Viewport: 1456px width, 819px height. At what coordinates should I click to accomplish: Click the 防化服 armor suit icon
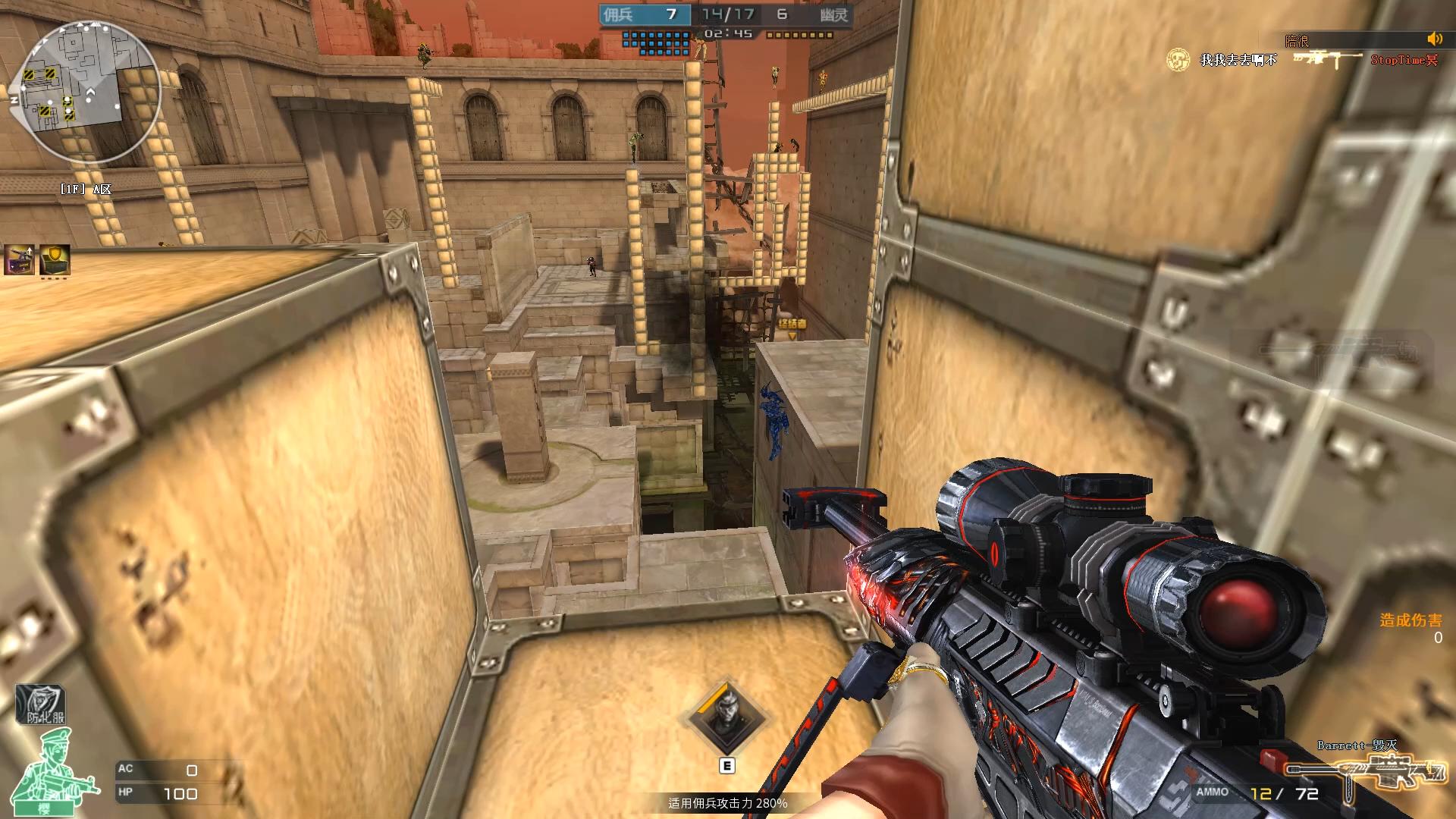click(x=41, y=706)
